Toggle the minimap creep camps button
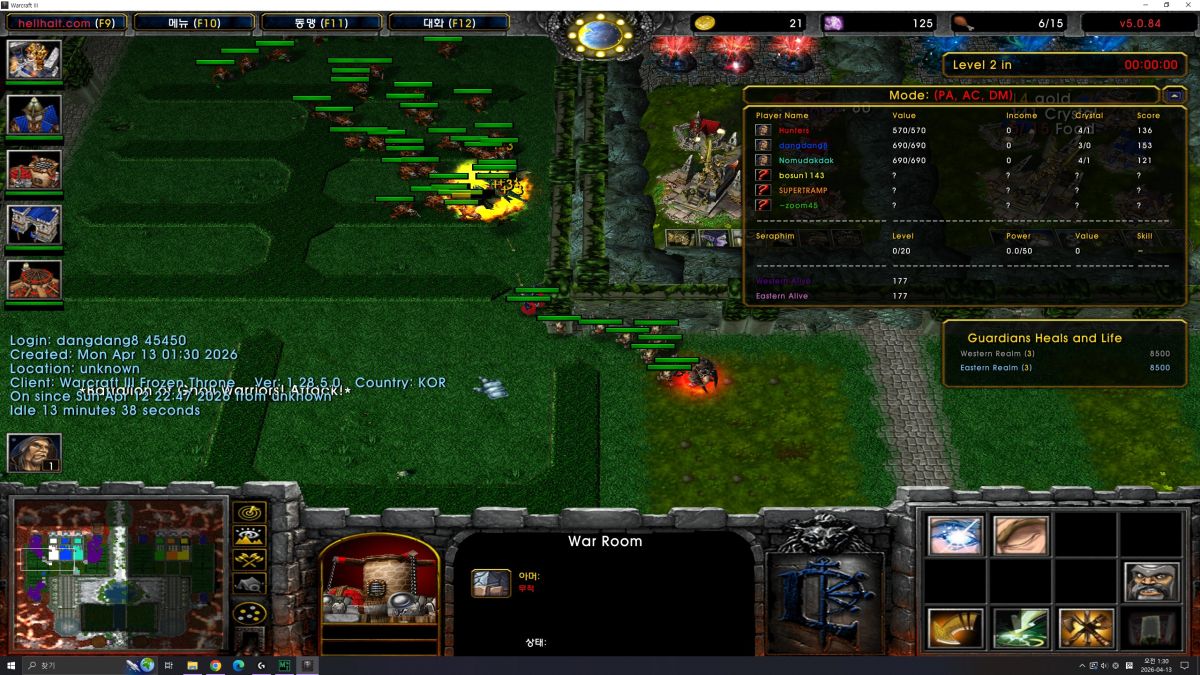Screen dimensions: 1200x675 249,584
